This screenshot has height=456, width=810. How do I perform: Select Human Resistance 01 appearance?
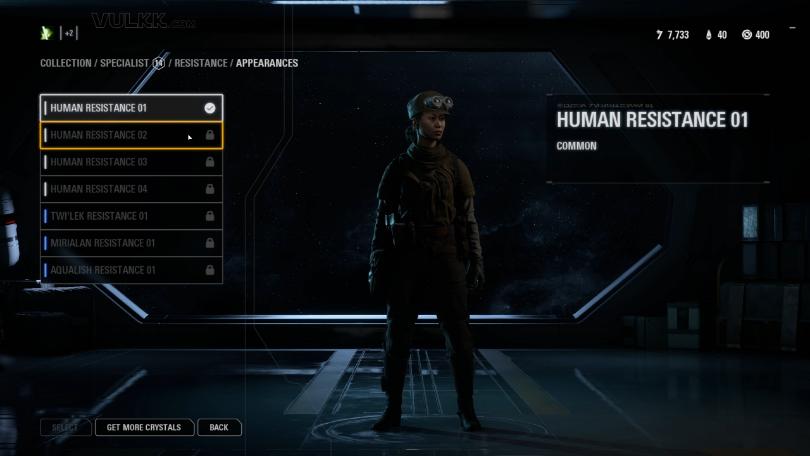131,108
